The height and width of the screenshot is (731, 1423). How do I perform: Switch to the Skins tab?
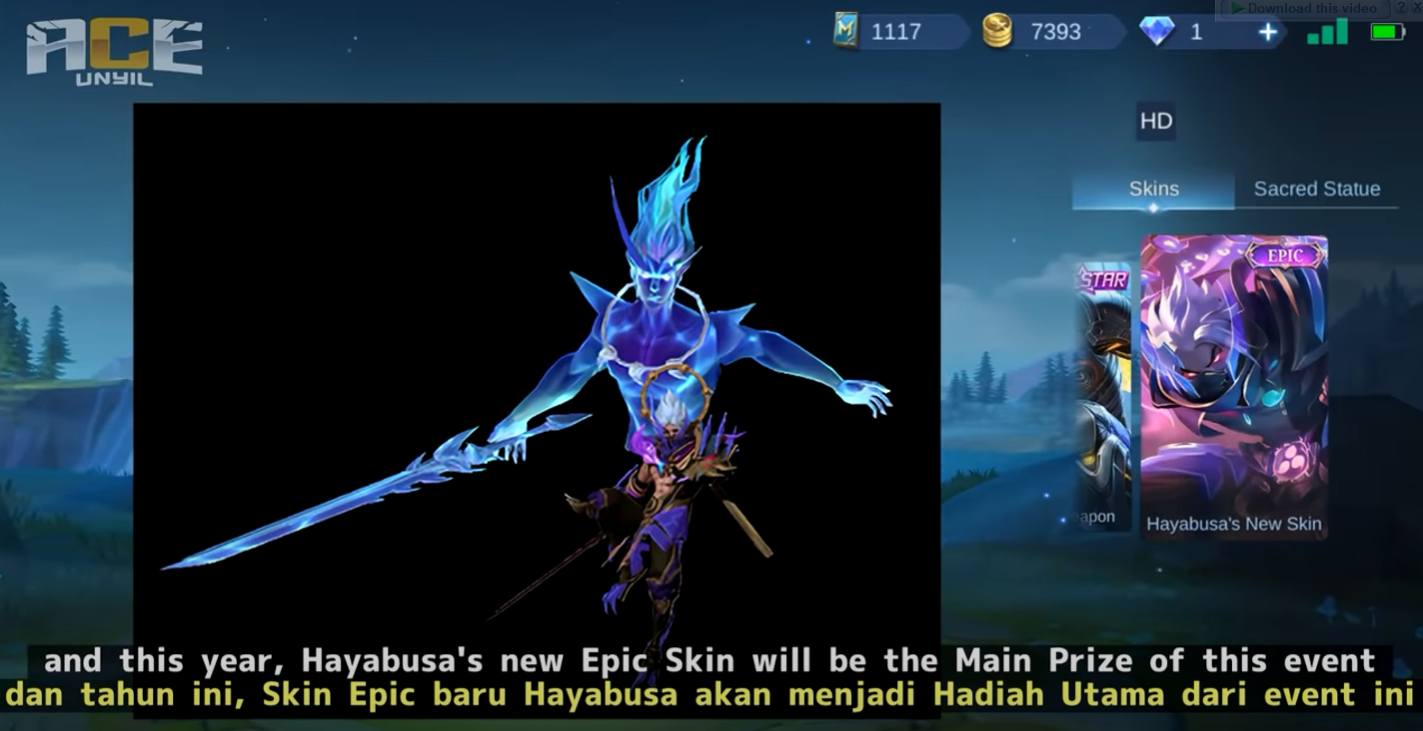(1152, 188)
